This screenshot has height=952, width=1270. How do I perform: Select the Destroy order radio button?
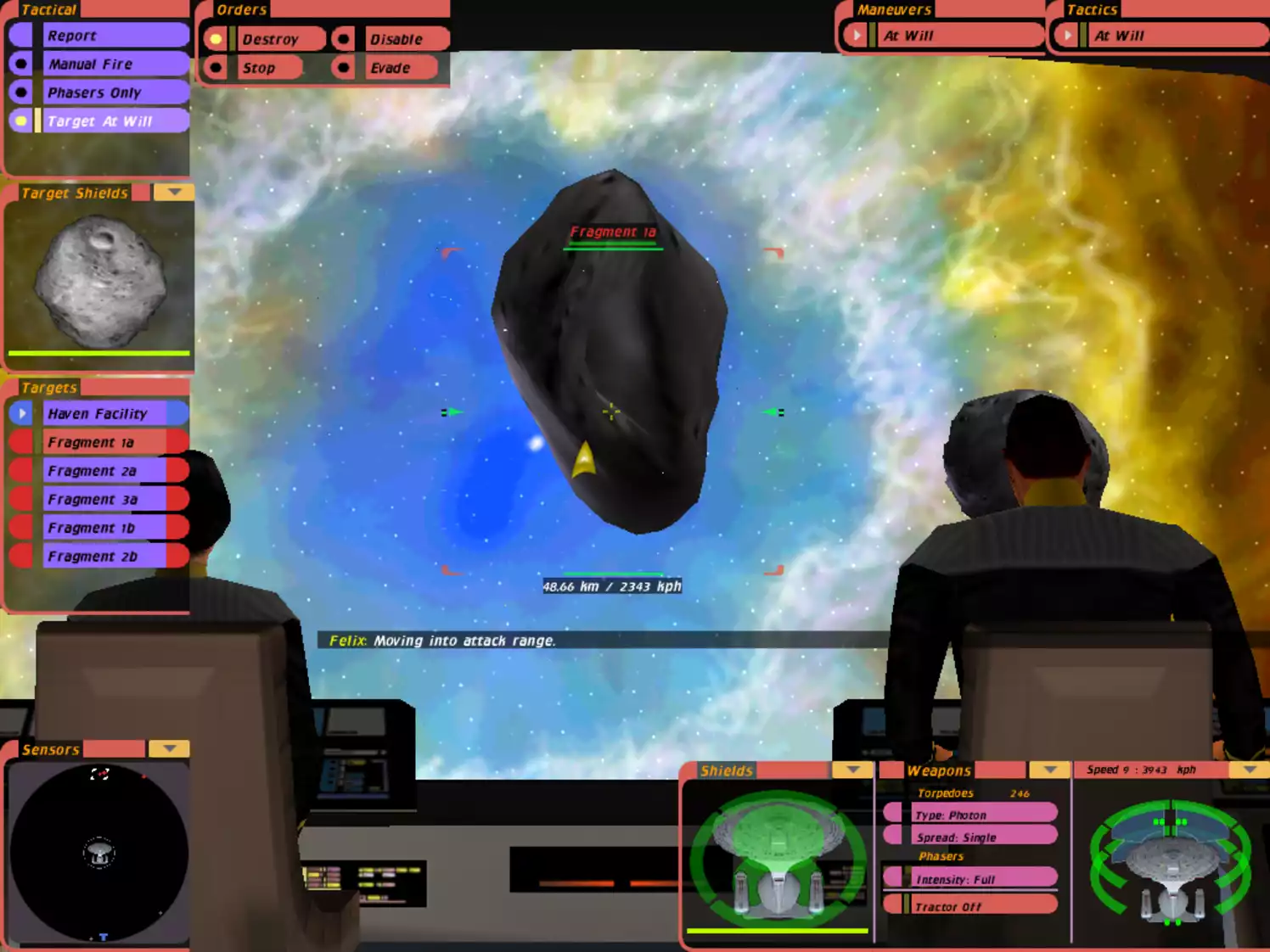(x=217, y=37)
